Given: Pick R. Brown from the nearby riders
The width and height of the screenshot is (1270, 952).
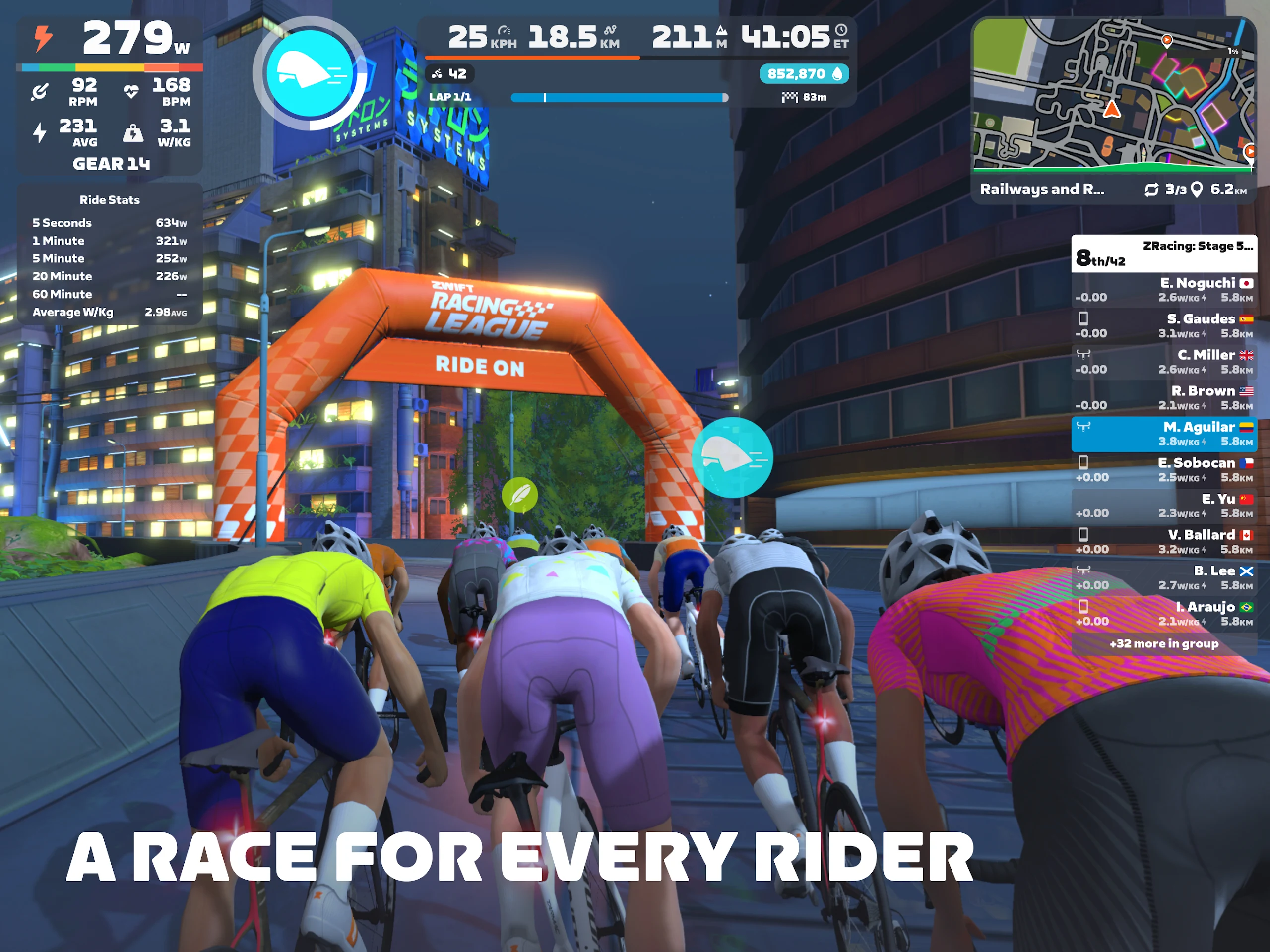Looking at the screenshot, I should (x=1163, y=398).
